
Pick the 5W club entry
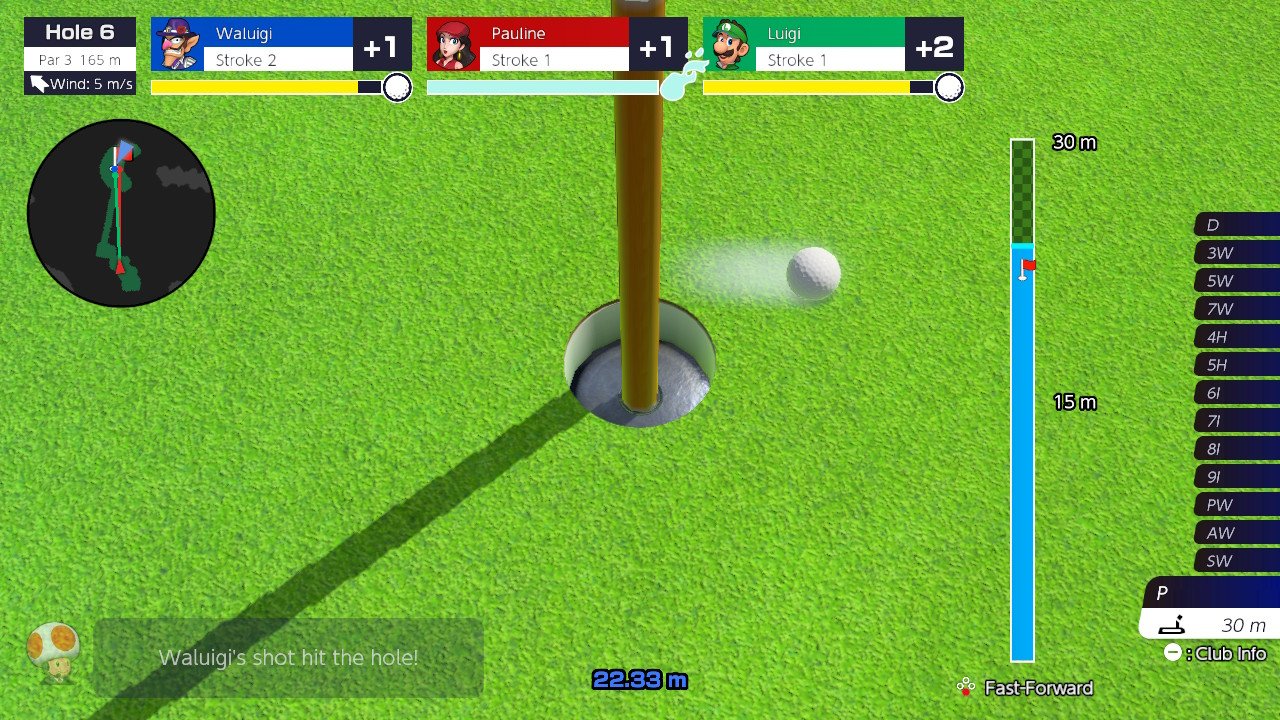point(1237,281)
